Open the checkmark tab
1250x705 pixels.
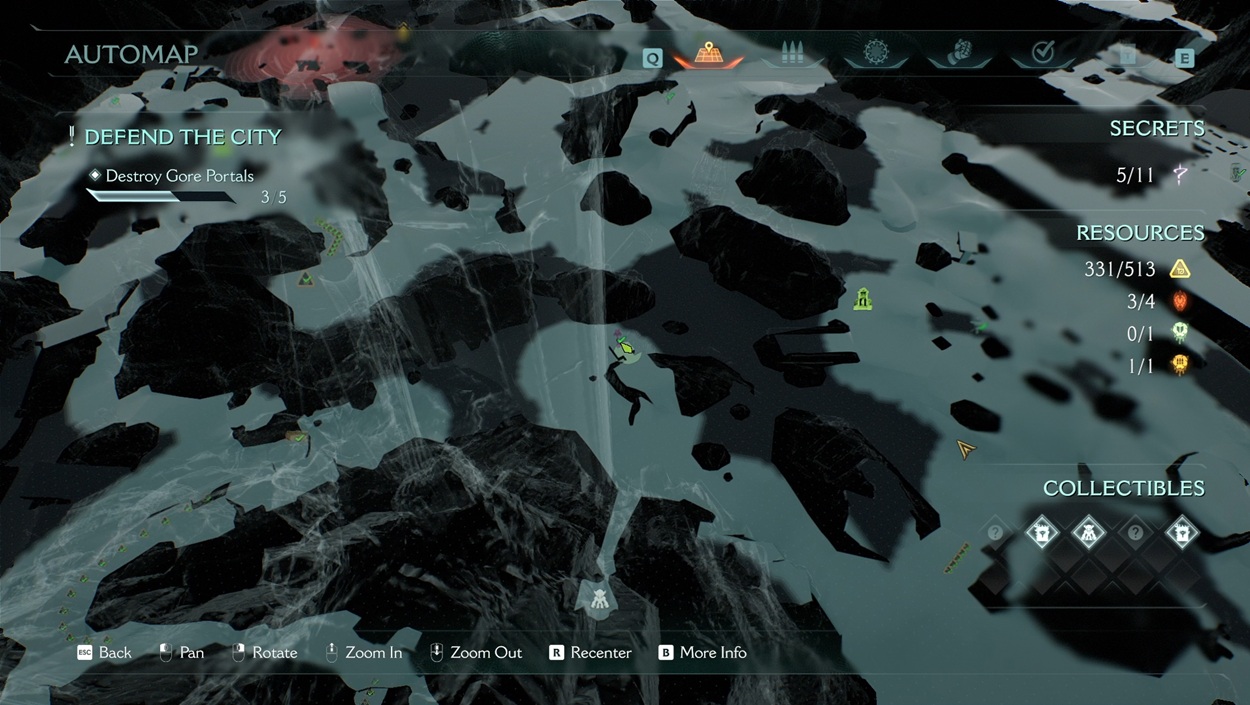pos(1043,53)
